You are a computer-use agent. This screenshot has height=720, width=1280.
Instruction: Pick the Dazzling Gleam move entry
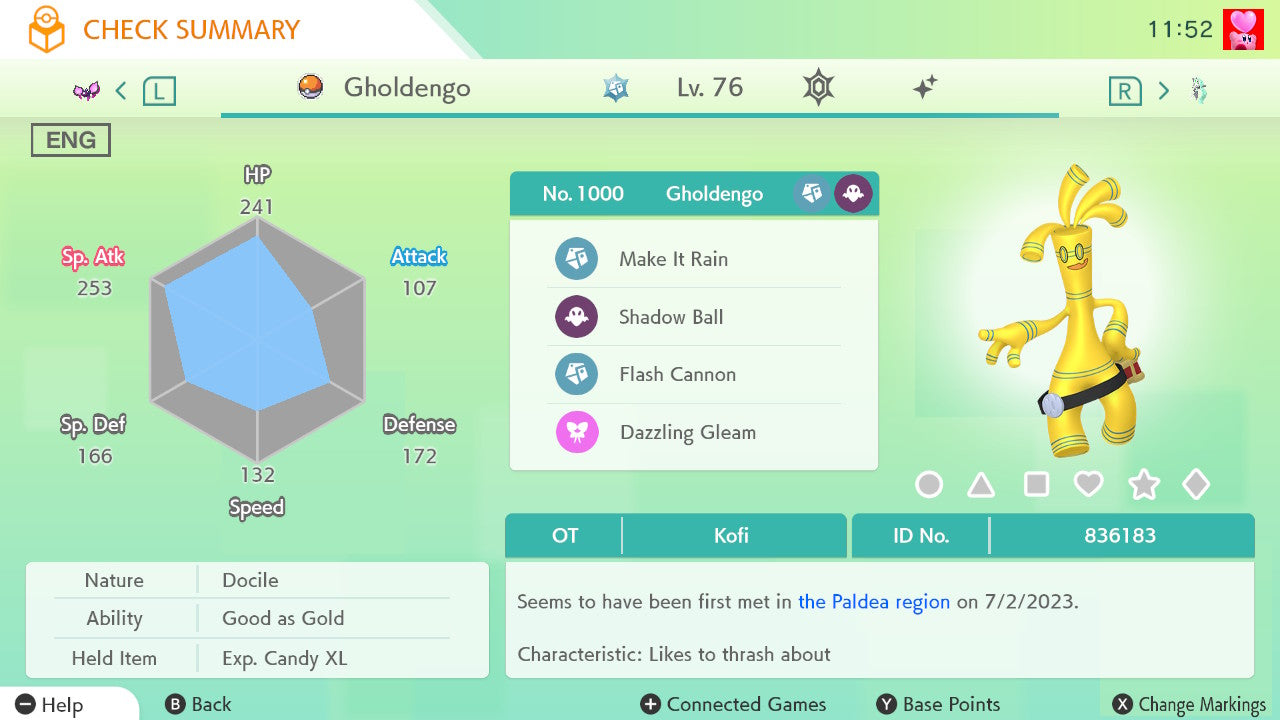(x=687, y=433)
